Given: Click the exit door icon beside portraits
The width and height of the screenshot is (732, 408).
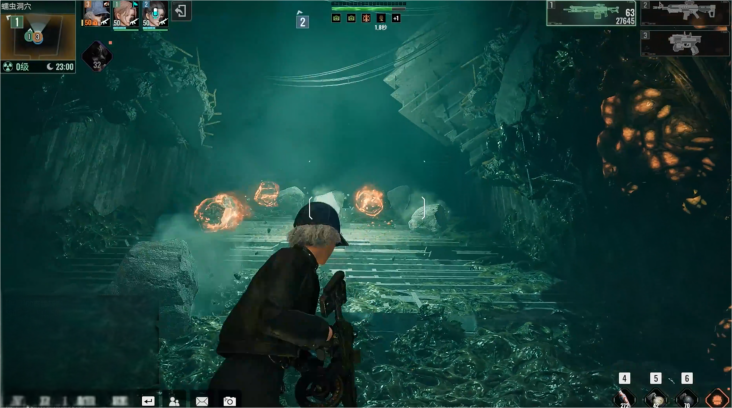Looking at the screenshot, I should pos(181,11).
